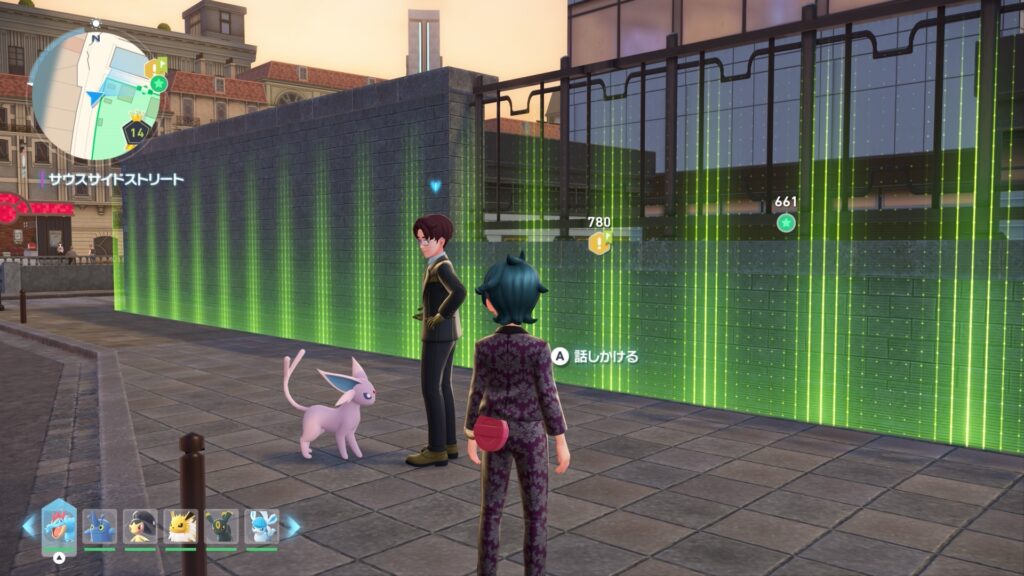Choose Glaceon in the party bar

(262, 526)
